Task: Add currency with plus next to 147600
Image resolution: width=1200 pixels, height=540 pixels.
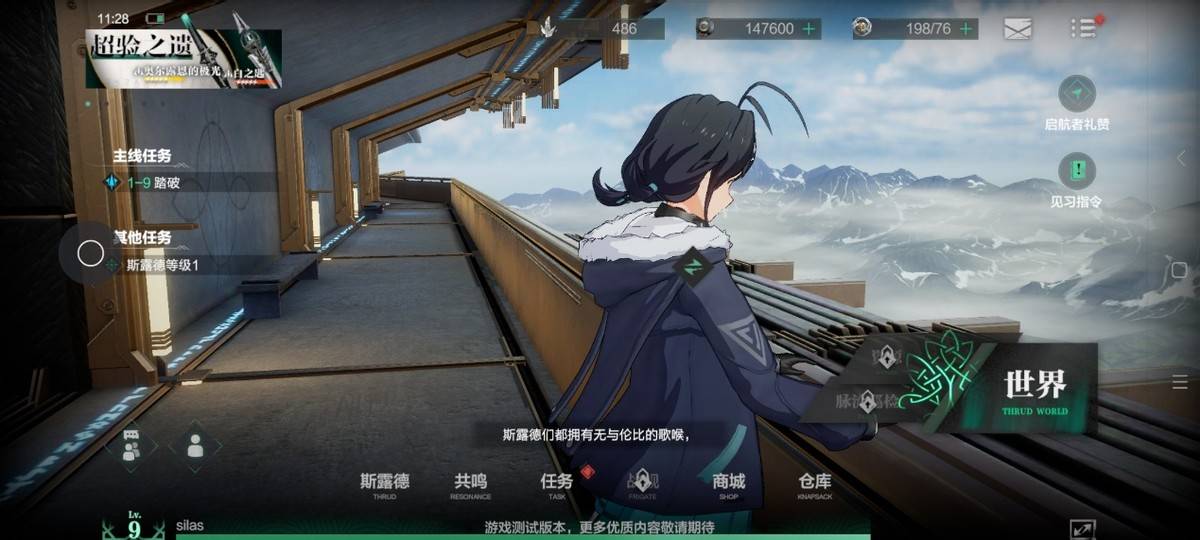Action: (808, 29)
